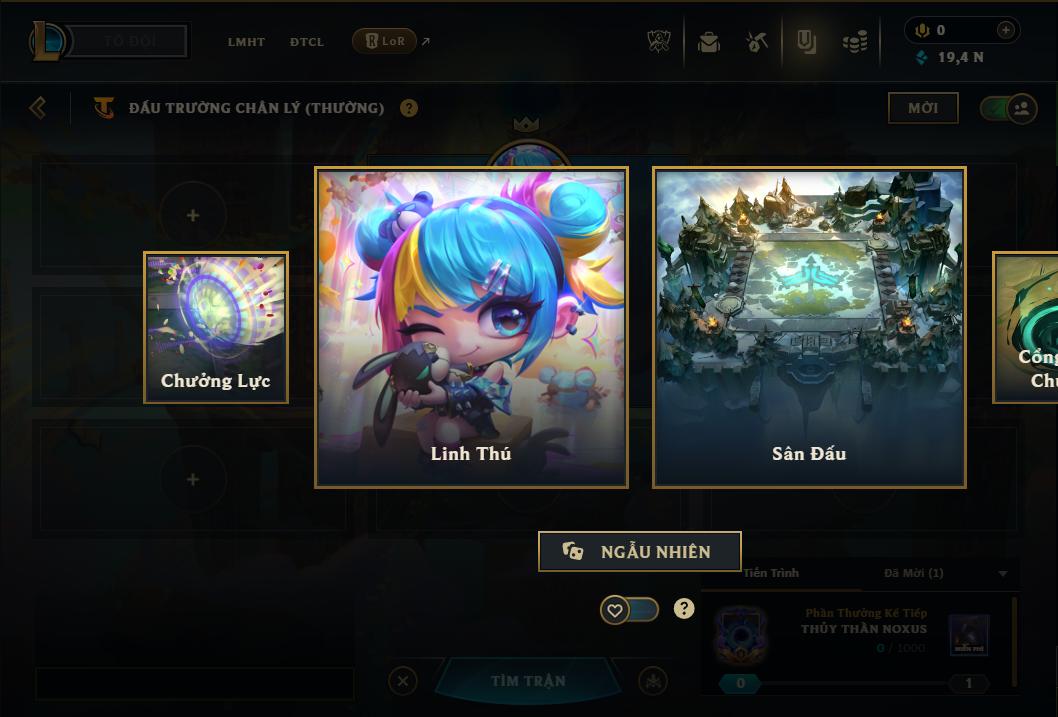Open the coin stack store icon
The width and height of the screenshot is (1058, 717).
[x=855, y=42]
